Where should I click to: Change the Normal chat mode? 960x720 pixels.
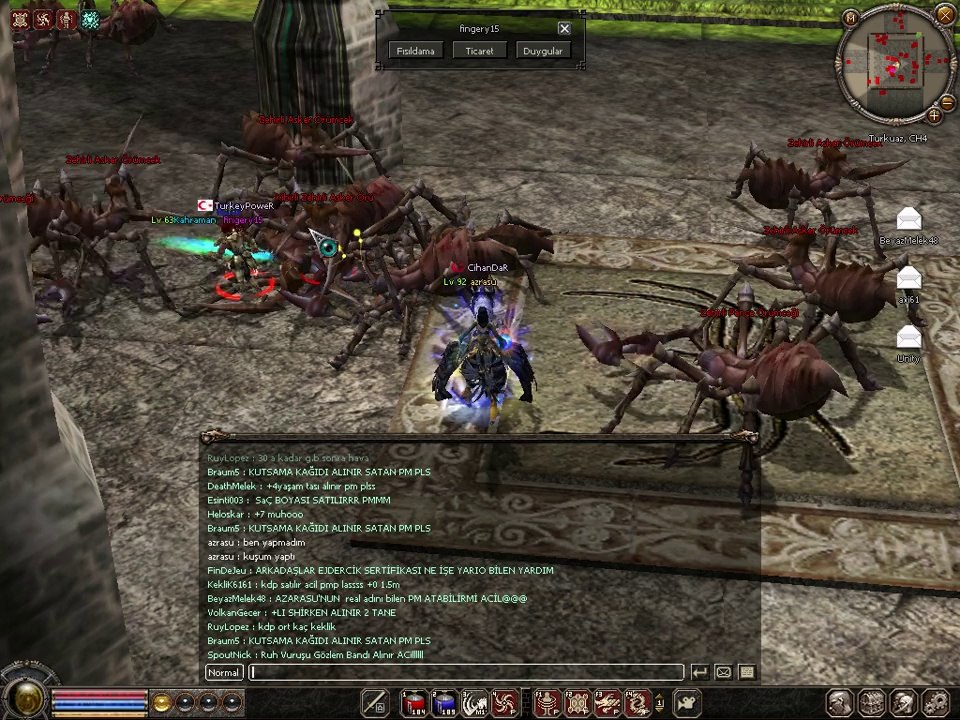click(224, 673)
